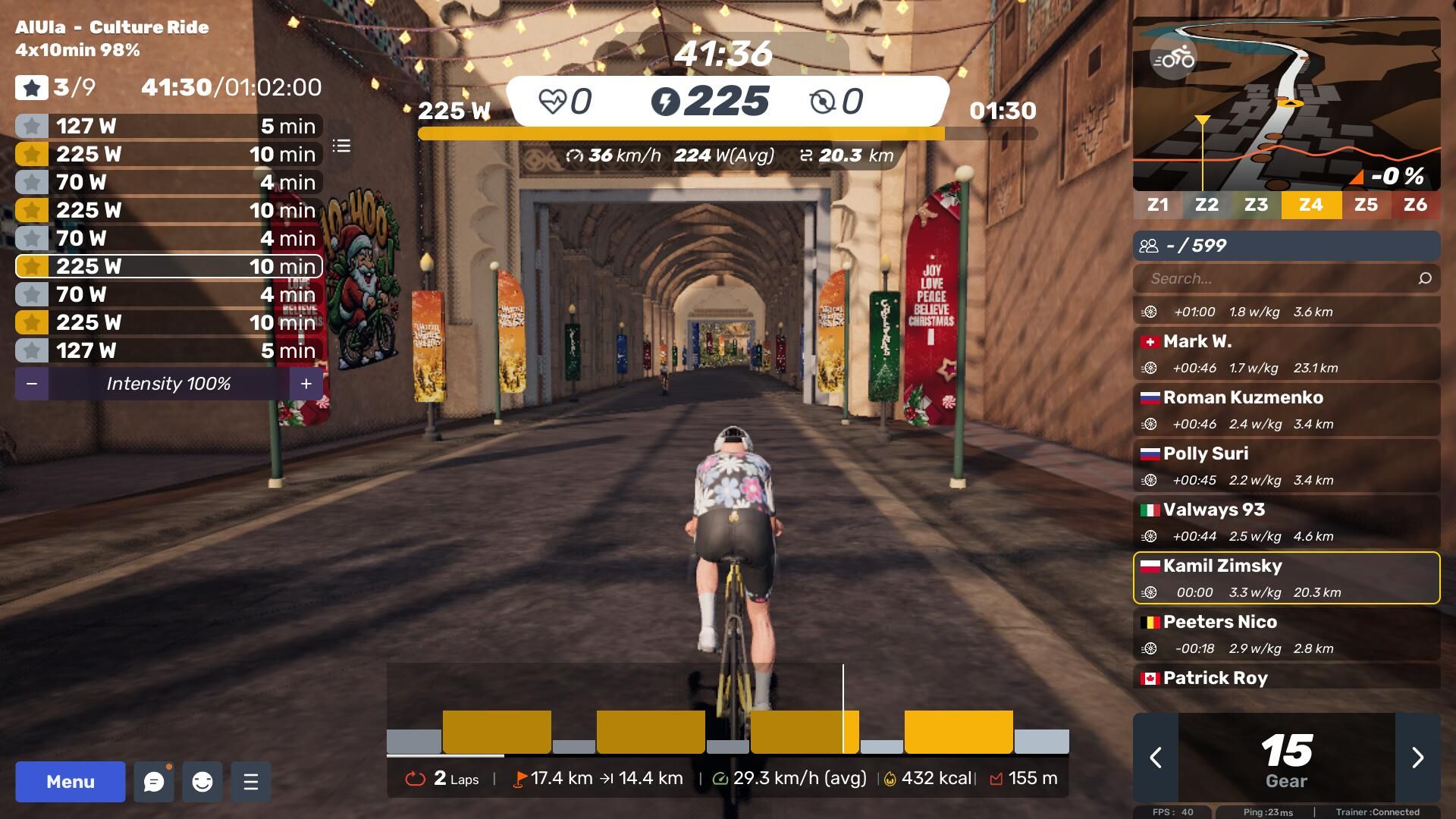Increase workout intensity with the plus button
1456x819 pixels.
tap(306, 384)
